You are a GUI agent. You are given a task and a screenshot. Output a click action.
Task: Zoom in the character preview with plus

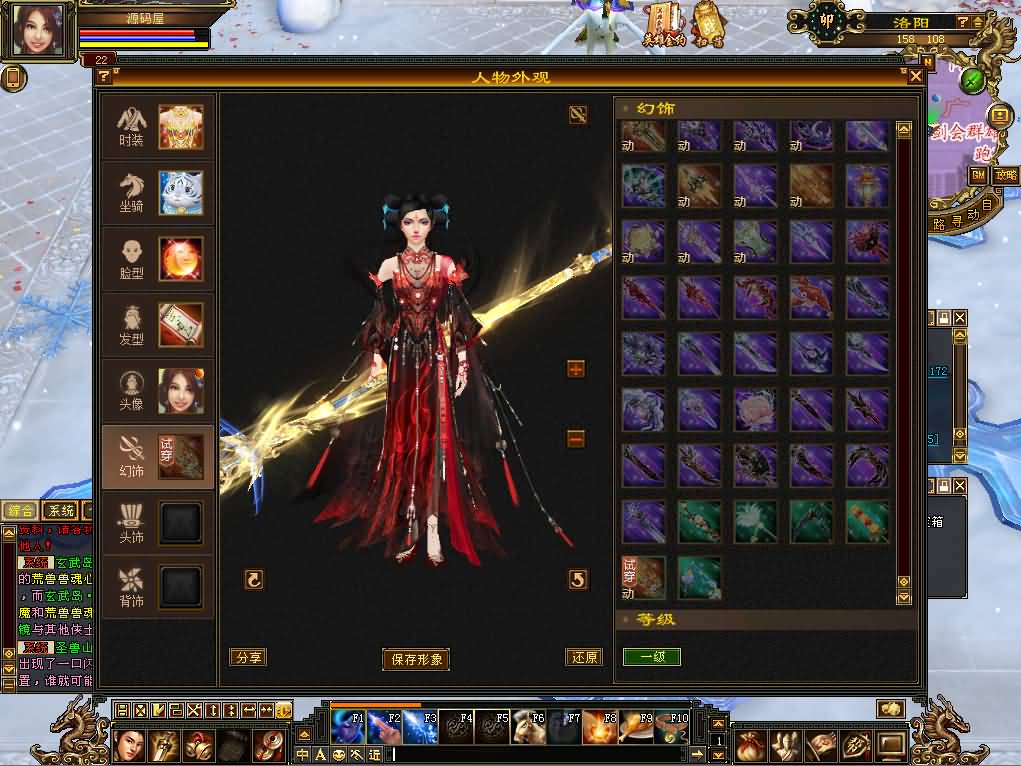point(576,370)
